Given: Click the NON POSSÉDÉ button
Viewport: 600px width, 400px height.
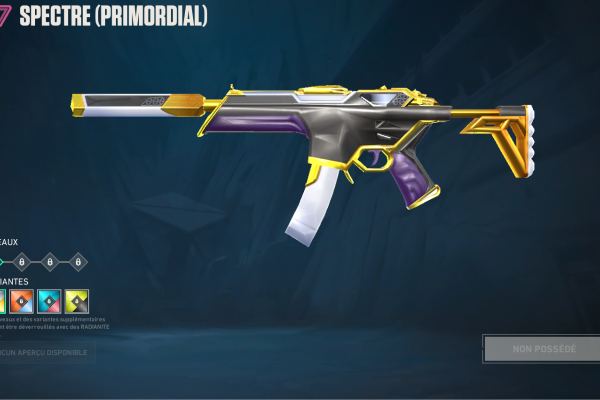Looking at the screenshot, I should pyautogui.click(x=543, y=348).
